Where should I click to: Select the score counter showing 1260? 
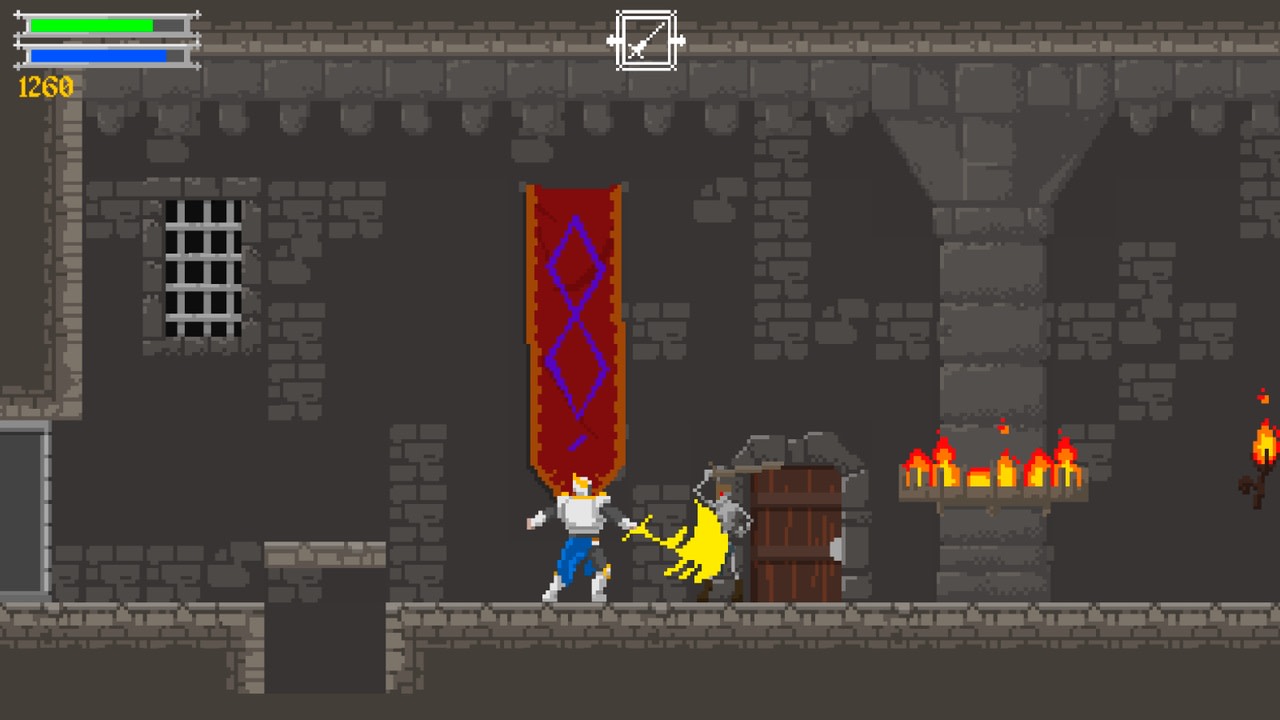point(45,87)
